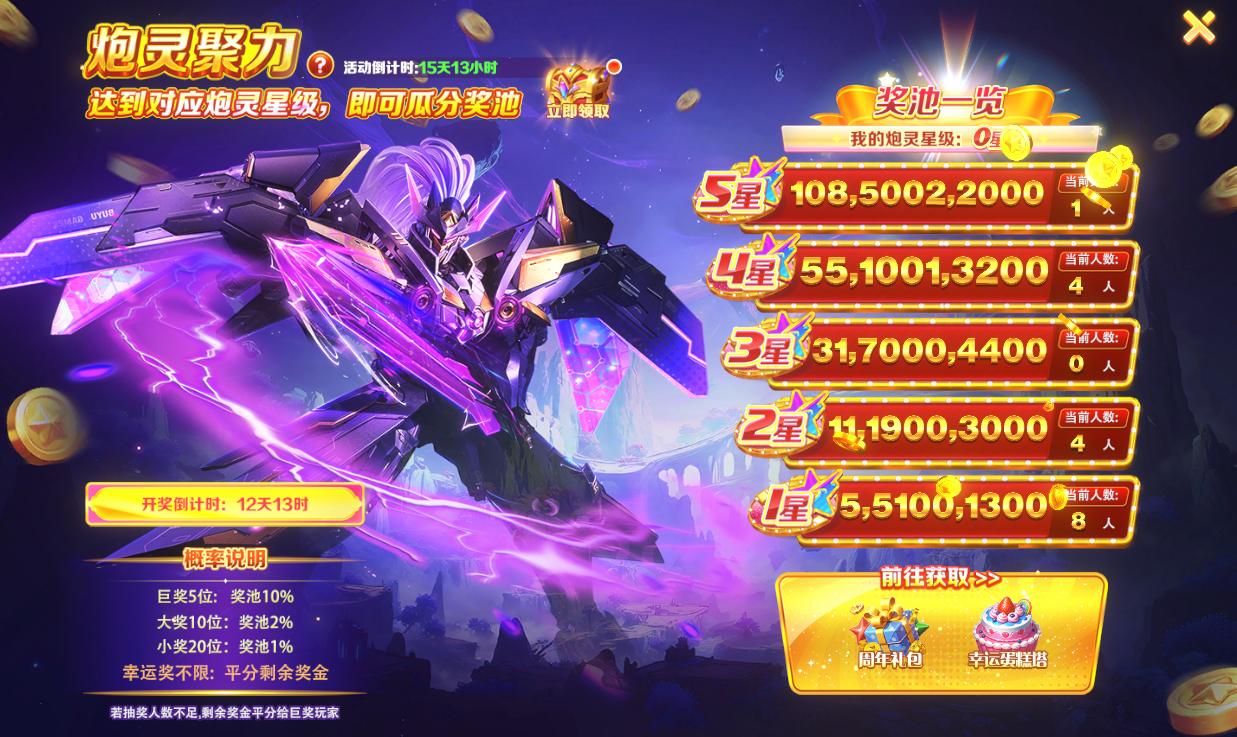Open the question mark help icon
1237x737 pixels.
coord(320,65)
